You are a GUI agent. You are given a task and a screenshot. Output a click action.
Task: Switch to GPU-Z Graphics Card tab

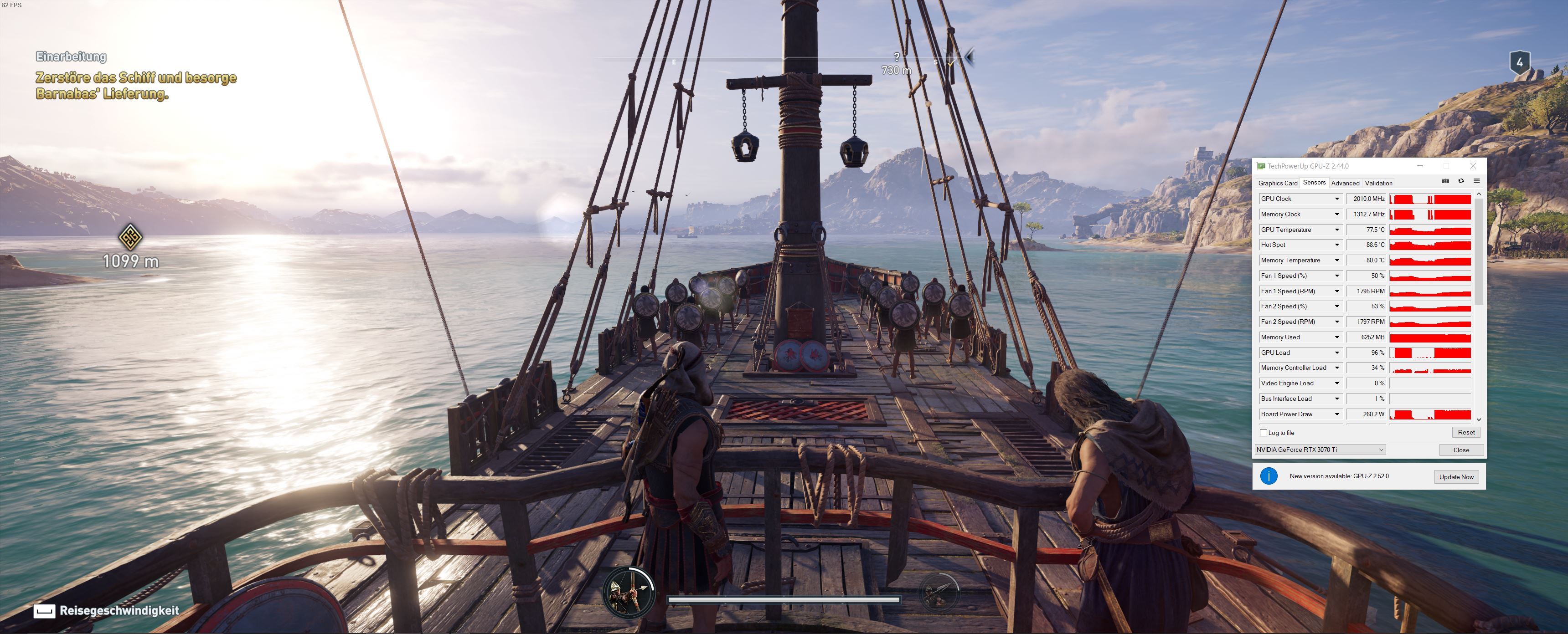1277,183
